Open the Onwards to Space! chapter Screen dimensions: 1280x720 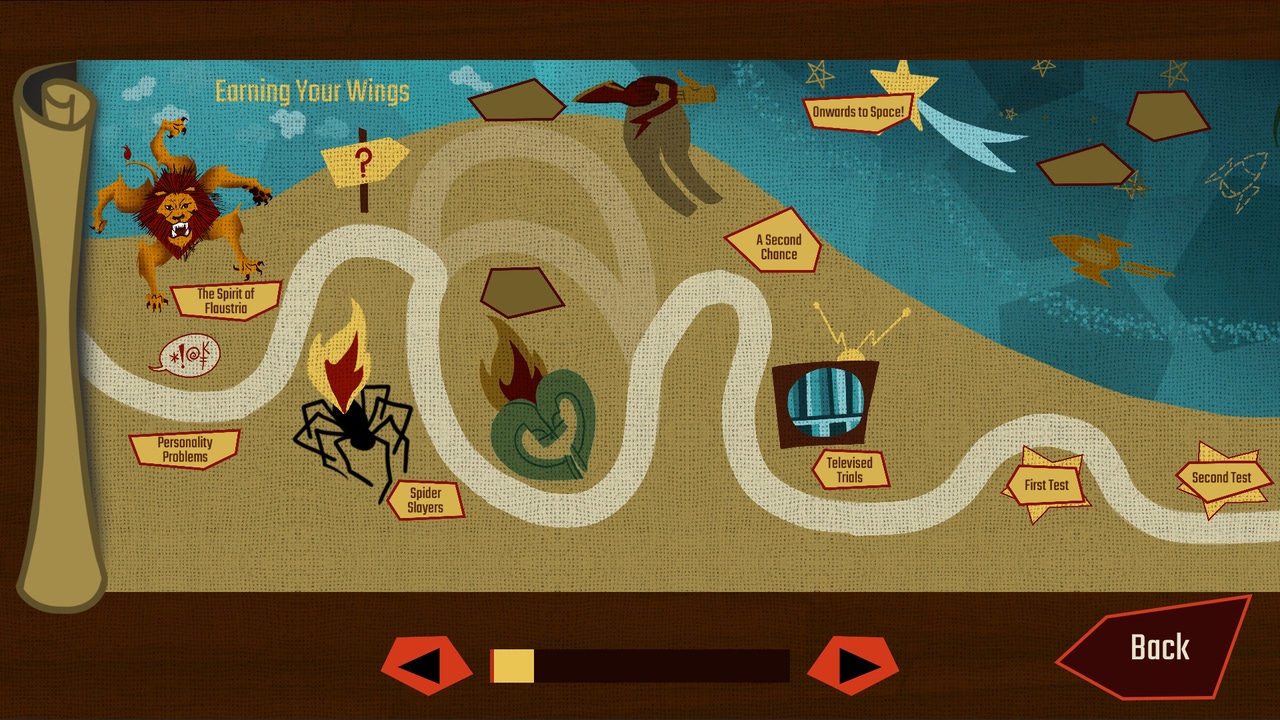click(858, 112)
